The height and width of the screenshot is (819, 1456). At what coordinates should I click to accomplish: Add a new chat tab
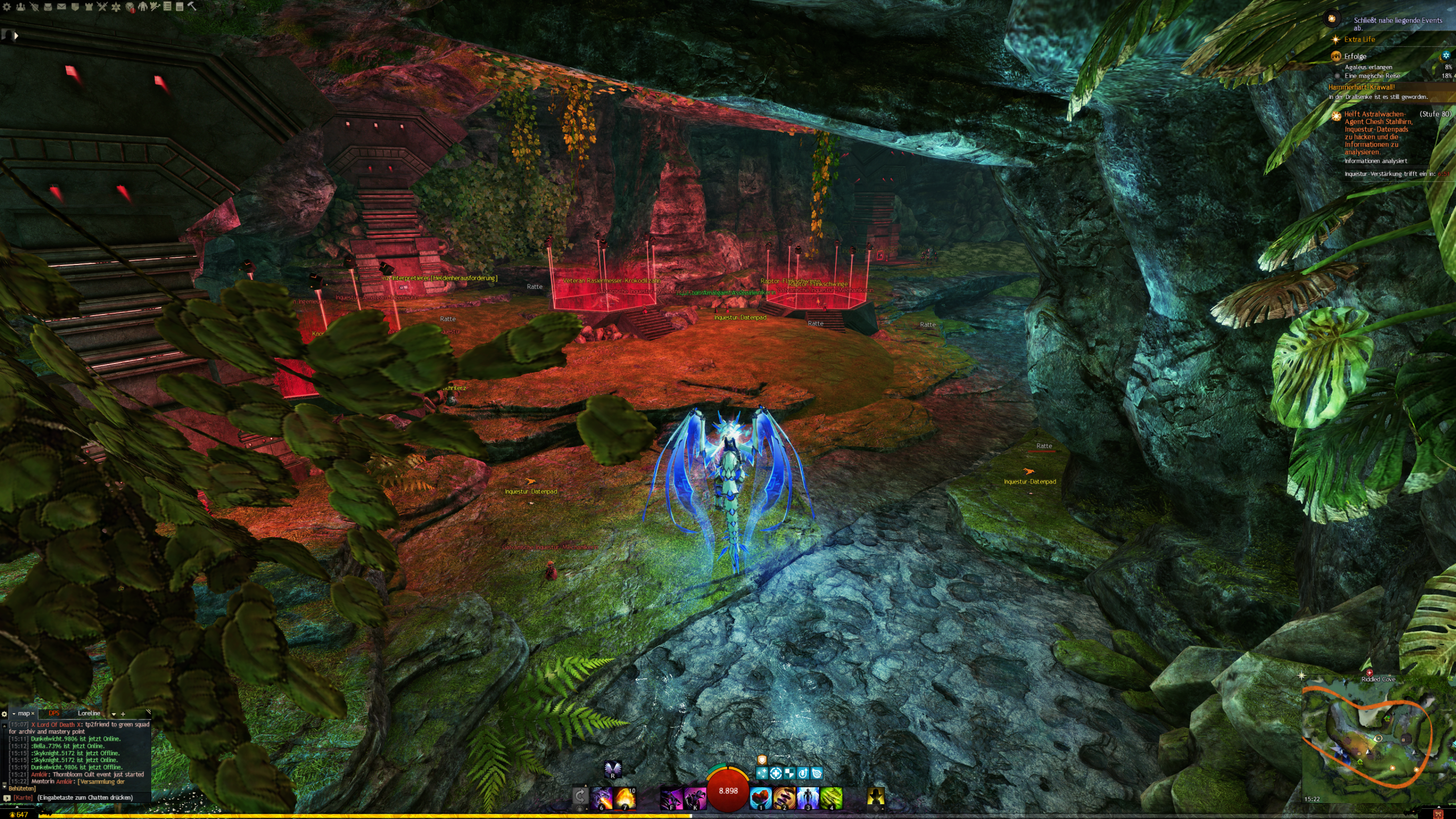(x=123, y=714)
